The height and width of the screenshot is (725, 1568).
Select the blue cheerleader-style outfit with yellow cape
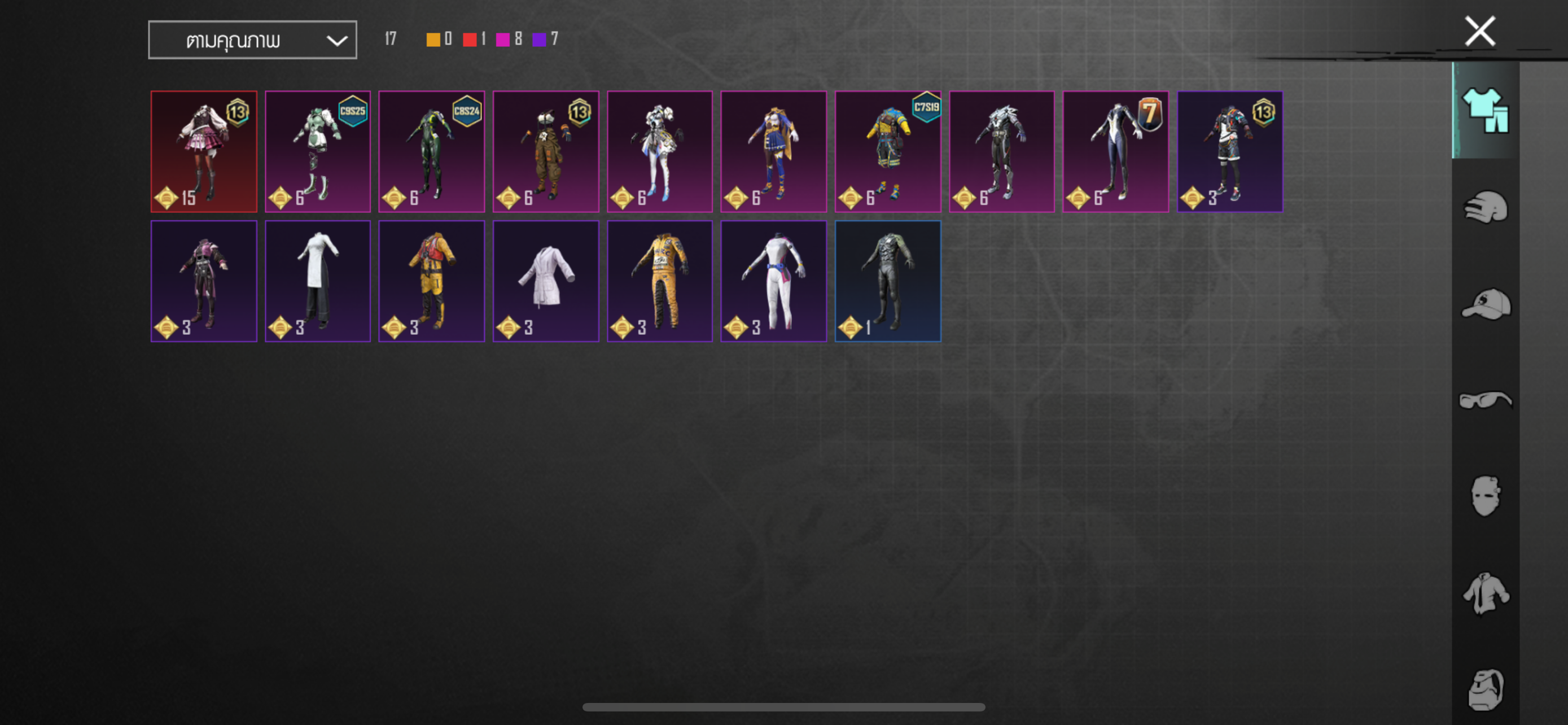[774, 151]
